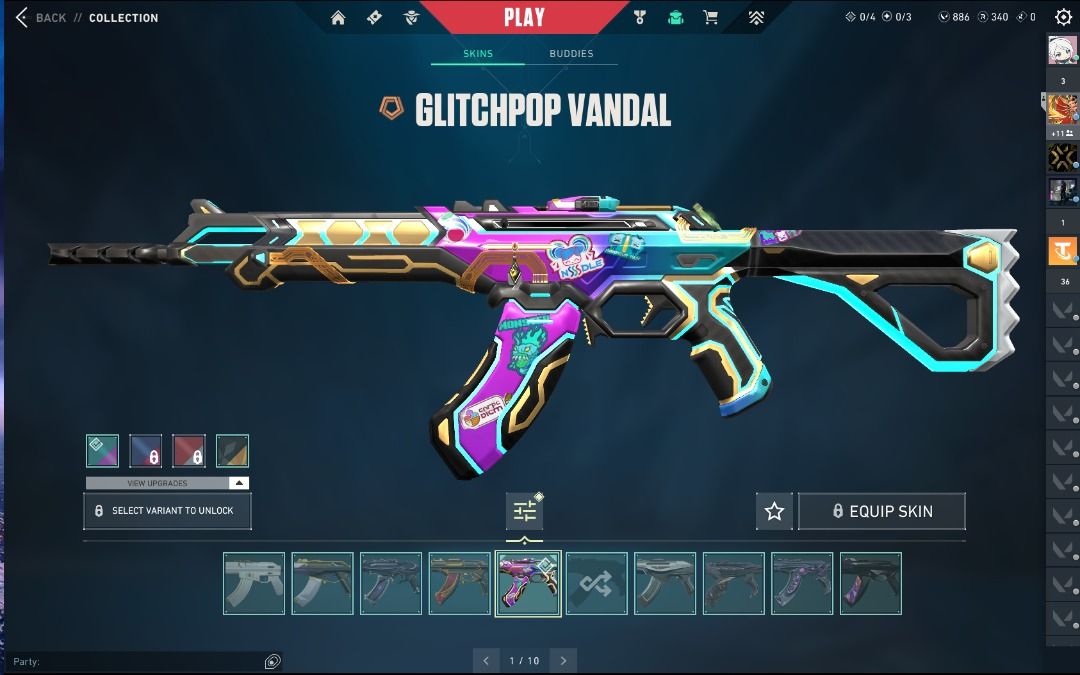Viewport: 1080px width, 675px height.
Task: Pick the black and gold variant swatch
Action: click(232, 451)
